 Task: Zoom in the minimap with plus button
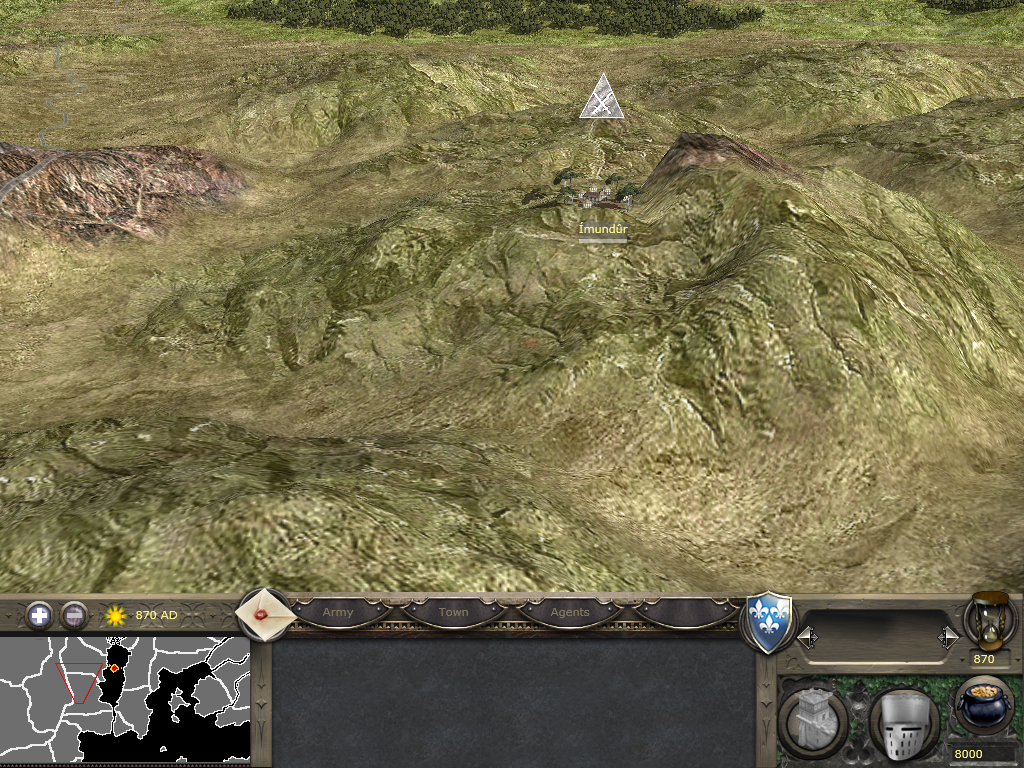(39, 614)
